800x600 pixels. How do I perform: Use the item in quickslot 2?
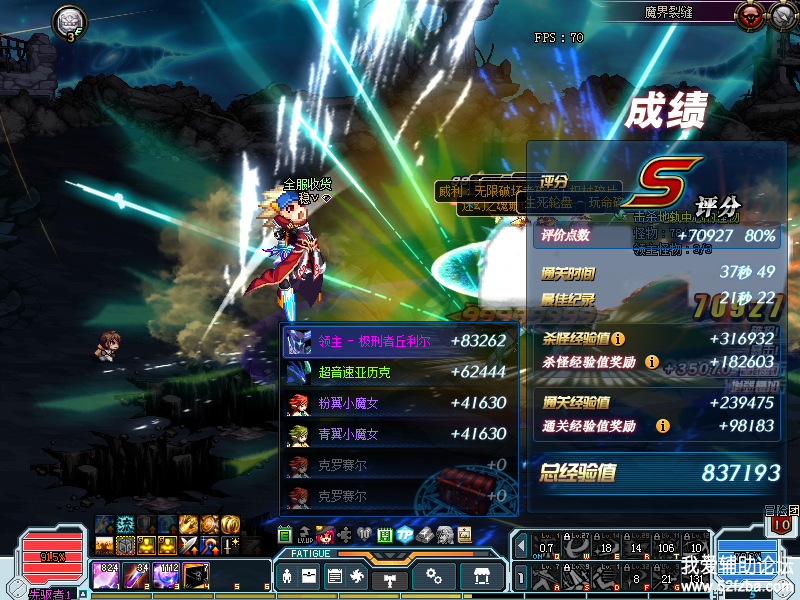point(136,574)
